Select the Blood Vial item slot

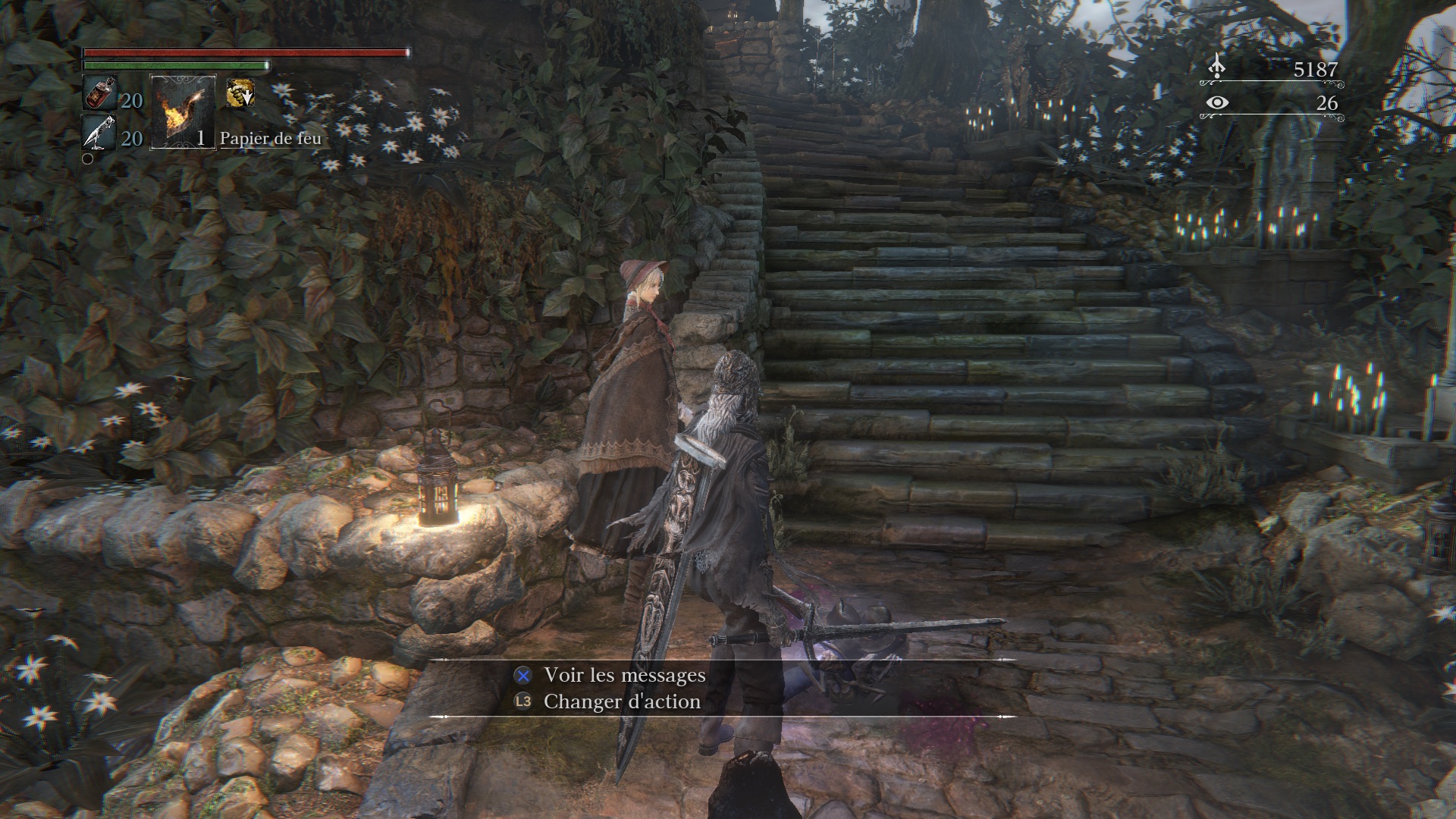[x=99, y=94]
